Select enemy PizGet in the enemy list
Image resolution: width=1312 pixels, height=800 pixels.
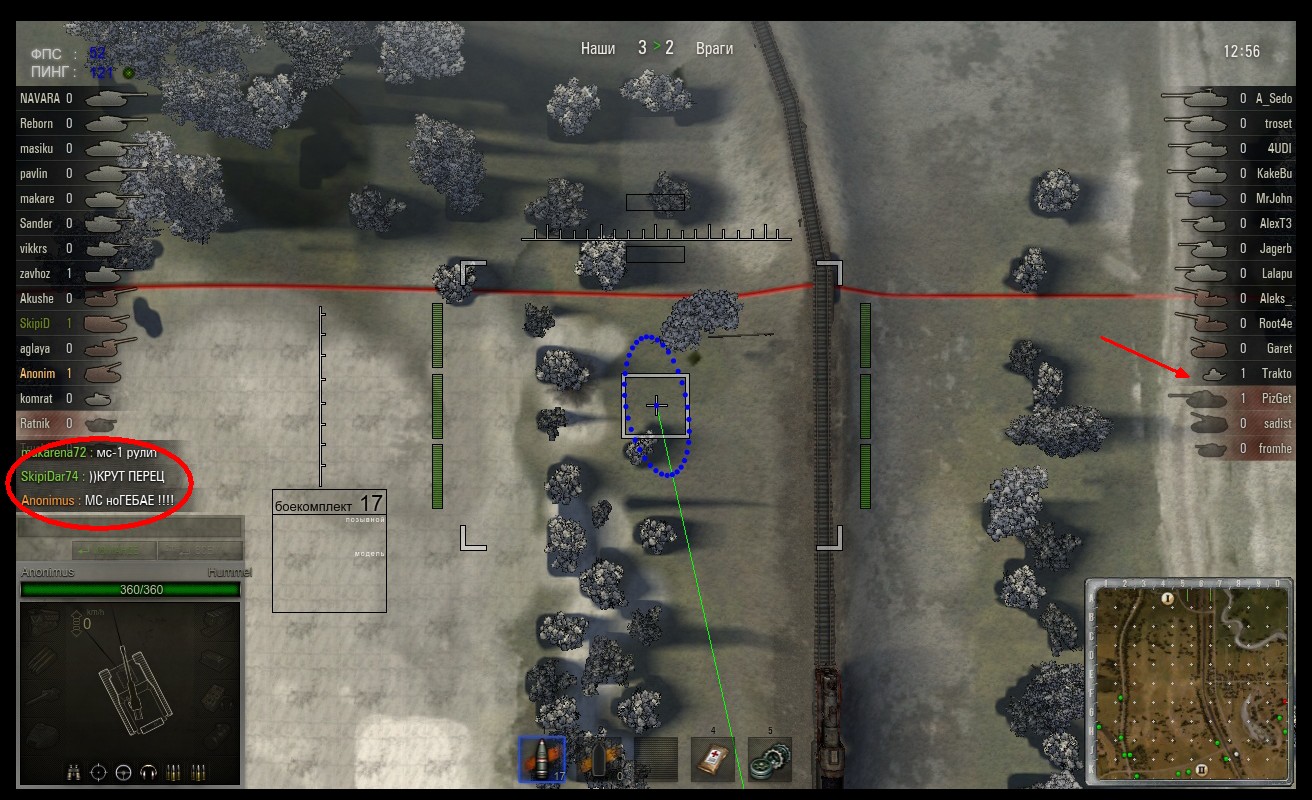(x=1276, y=399)
